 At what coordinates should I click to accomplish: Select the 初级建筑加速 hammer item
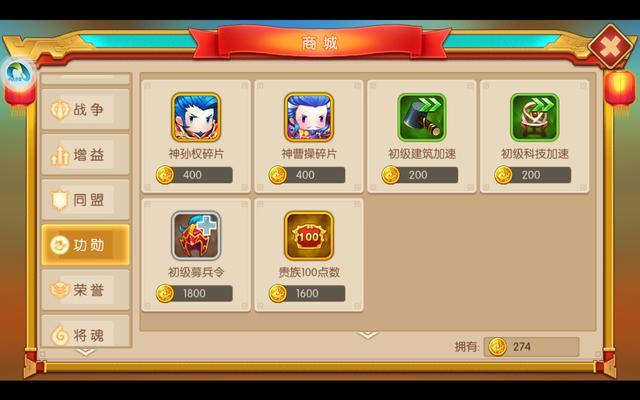[421, 118]
